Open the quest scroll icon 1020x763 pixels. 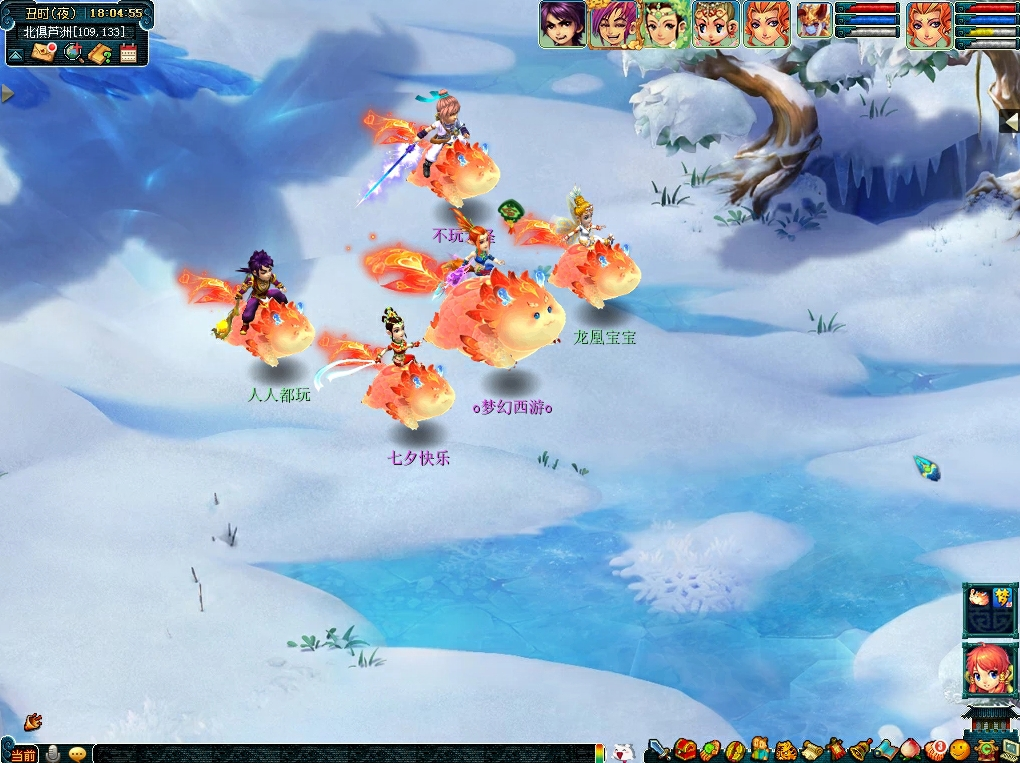pos(810,749)
